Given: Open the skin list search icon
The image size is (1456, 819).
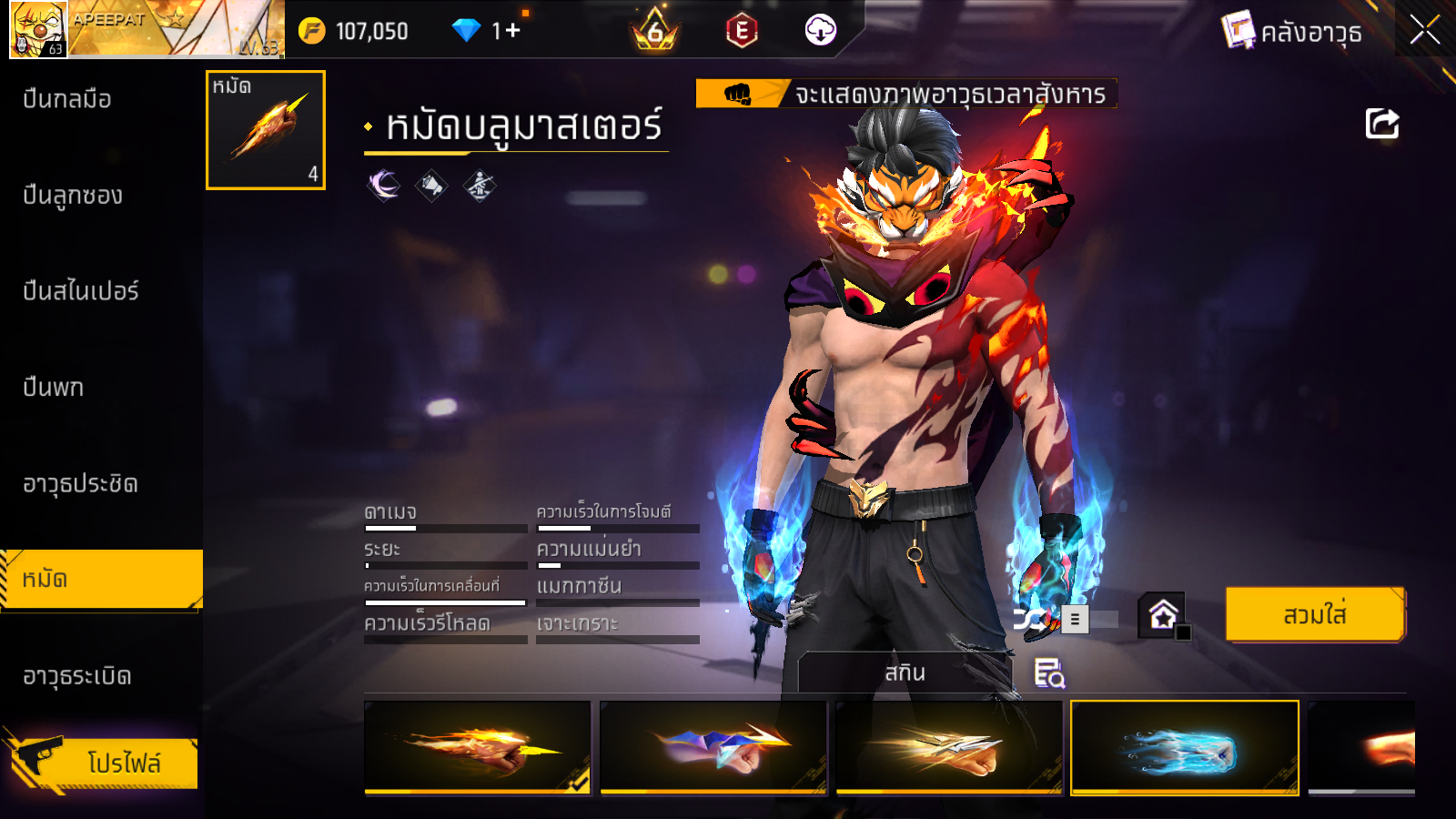Looking at the screenshot, I should point(1049,673).
